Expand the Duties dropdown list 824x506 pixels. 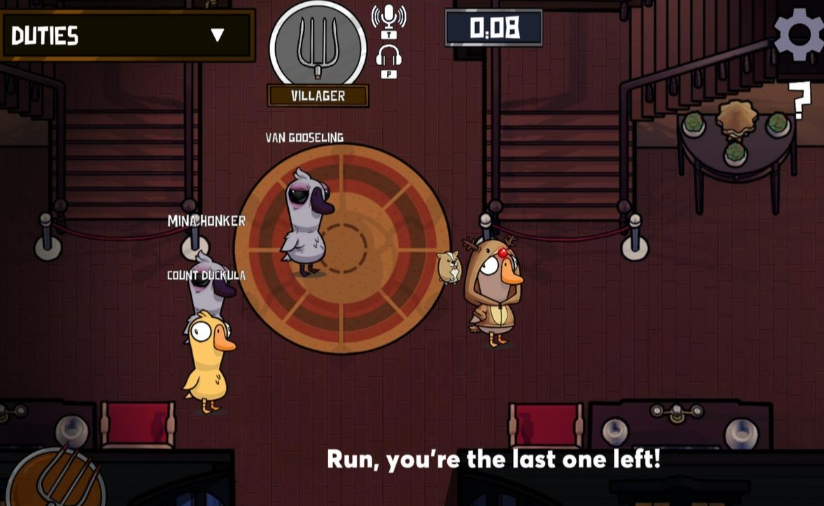pyautogui.click(x=217, y=36)
